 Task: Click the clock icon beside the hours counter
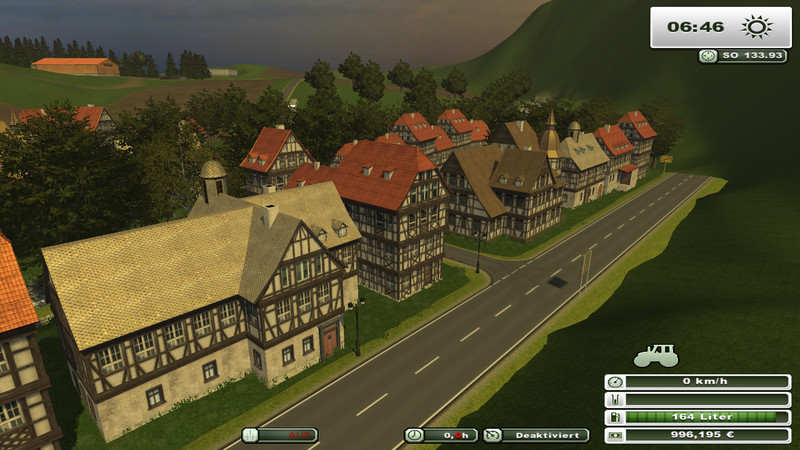pyautogui.click(x=414, y=435)
